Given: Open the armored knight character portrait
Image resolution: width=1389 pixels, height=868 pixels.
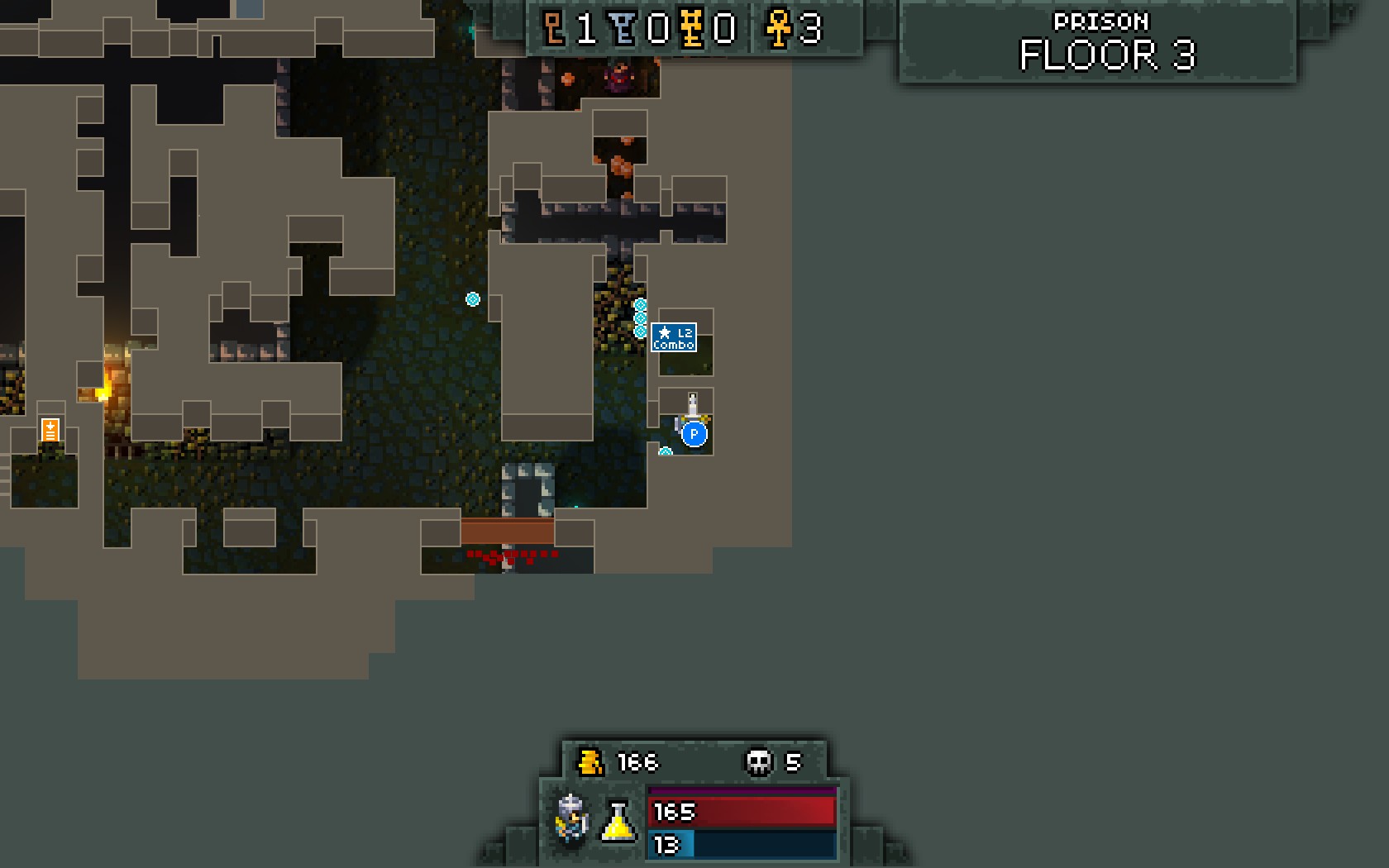Looking at the screenshot, I should pyautogui.click(x=572, y=819).
